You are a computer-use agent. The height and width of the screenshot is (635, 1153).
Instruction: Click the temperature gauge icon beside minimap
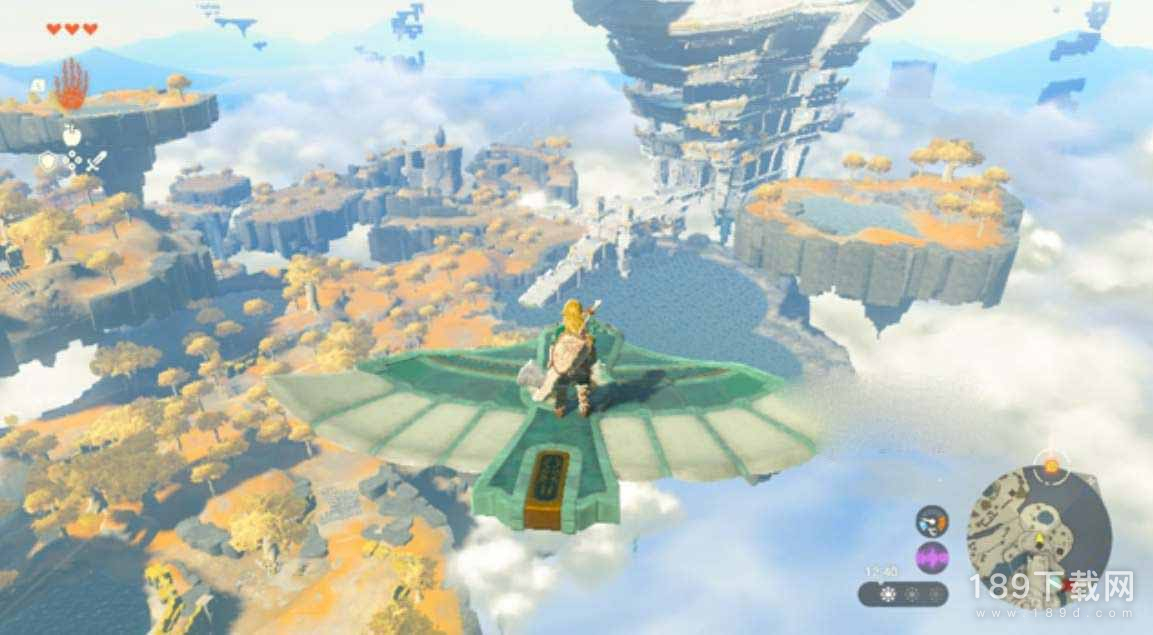(x=932, y=521)
